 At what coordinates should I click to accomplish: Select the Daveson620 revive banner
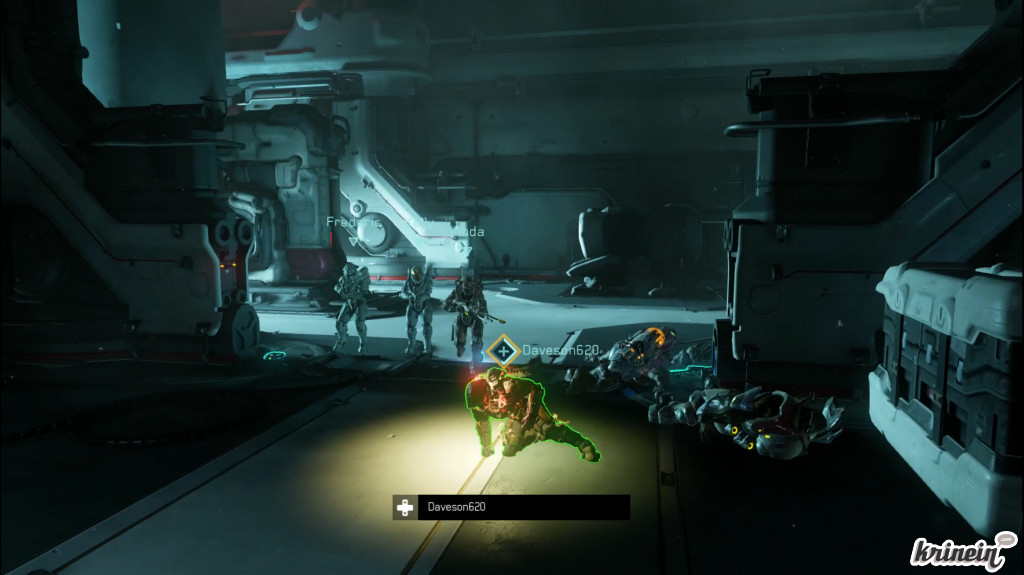click(x=511, y=508)
